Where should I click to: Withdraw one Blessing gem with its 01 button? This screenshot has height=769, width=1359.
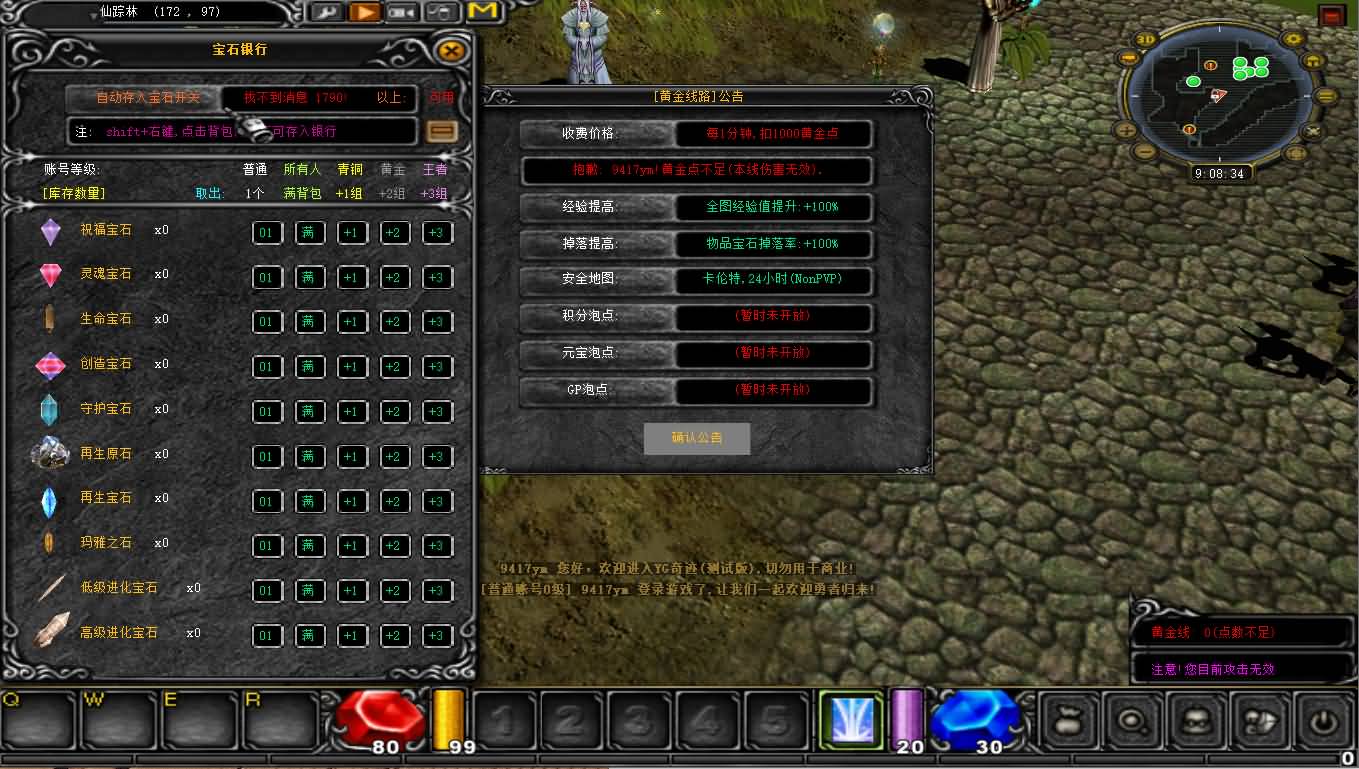266,233
